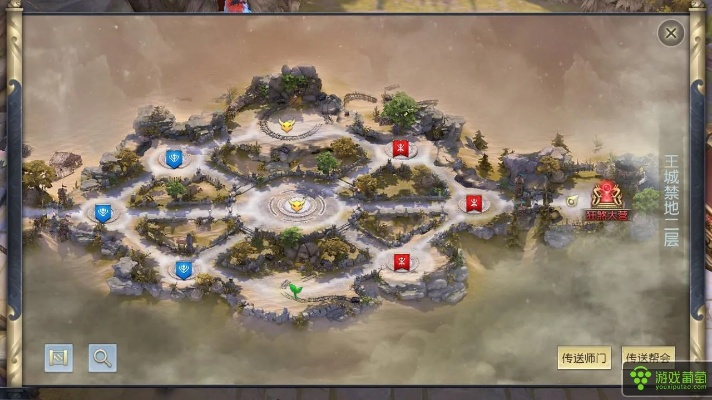The height and width of the screenshot is (400, 712).
Task: Choose the lowest red banner marker
Action: (x=399, y=263)
